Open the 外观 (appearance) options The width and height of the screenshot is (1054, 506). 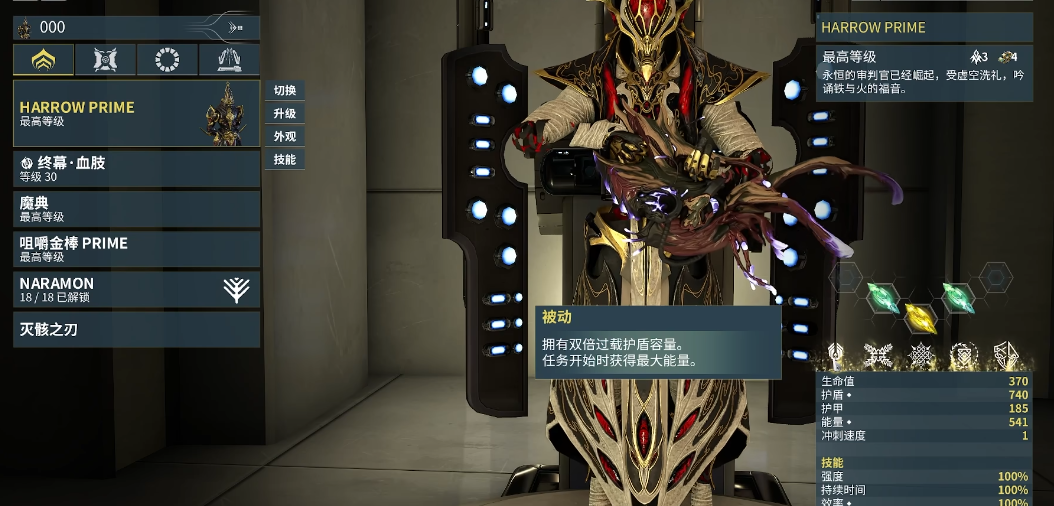[x=285, y=136]
